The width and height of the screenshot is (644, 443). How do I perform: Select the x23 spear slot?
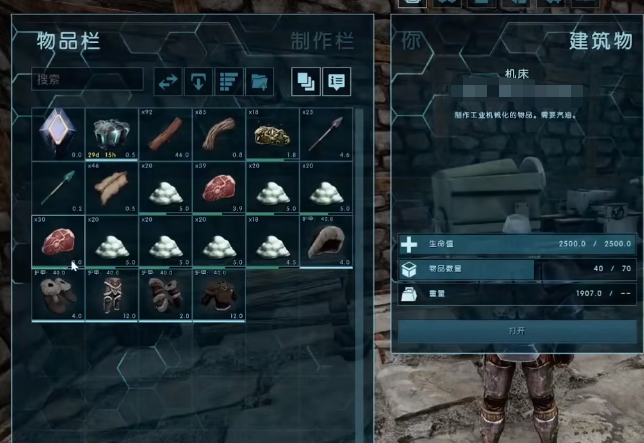[x=325, y=133]
